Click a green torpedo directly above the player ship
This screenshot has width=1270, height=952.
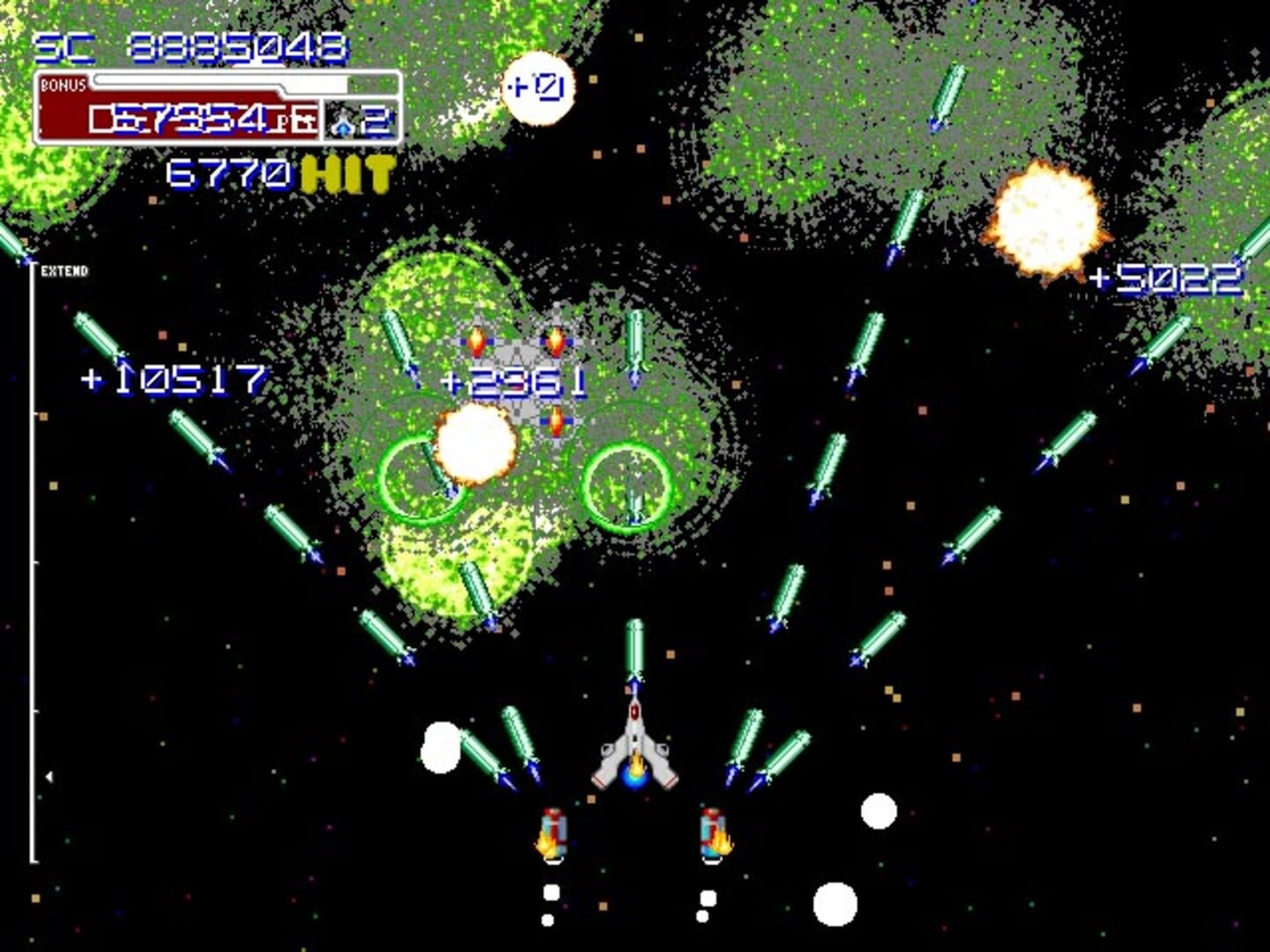coord(633,643)
